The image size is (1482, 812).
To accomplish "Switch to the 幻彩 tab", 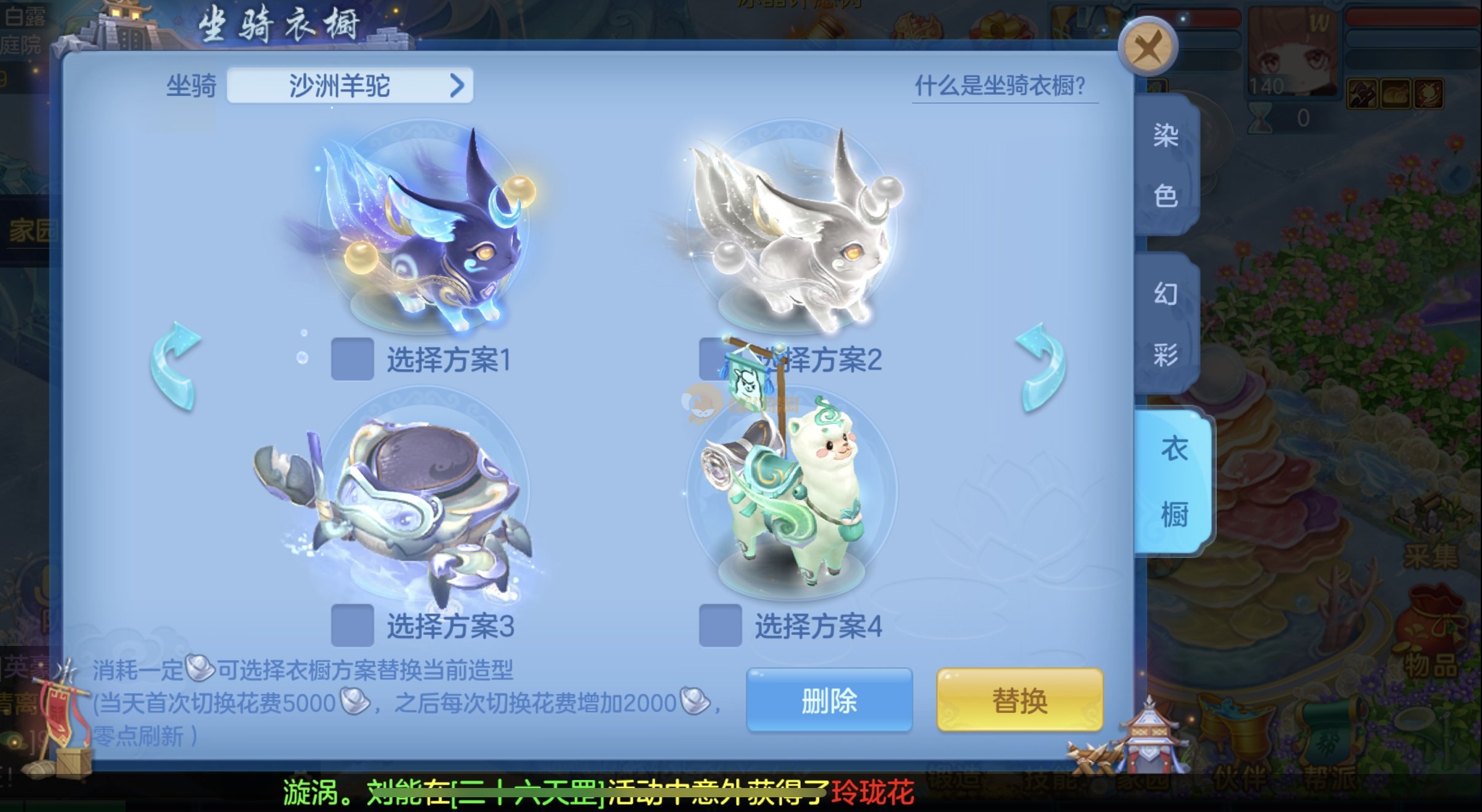I will (1165, 324).
